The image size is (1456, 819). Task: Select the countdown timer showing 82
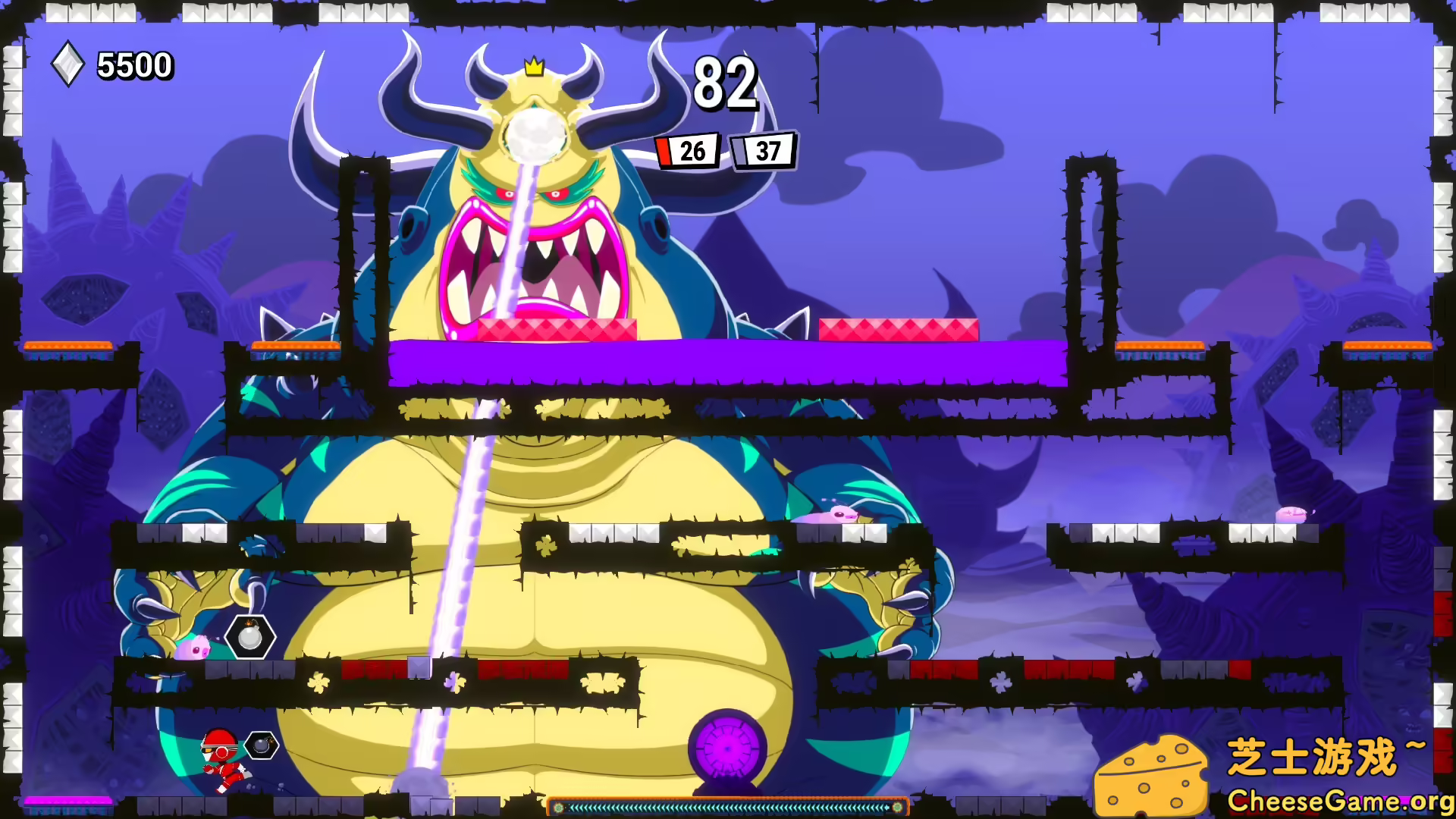(725, 83)
